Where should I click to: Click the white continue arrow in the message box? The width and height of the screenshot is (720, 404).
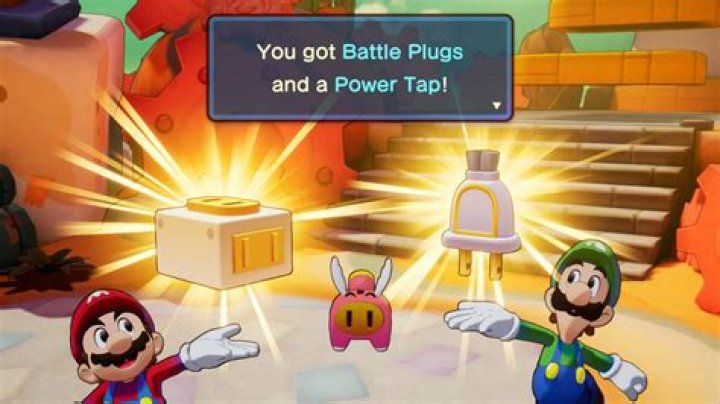(497, 104)
